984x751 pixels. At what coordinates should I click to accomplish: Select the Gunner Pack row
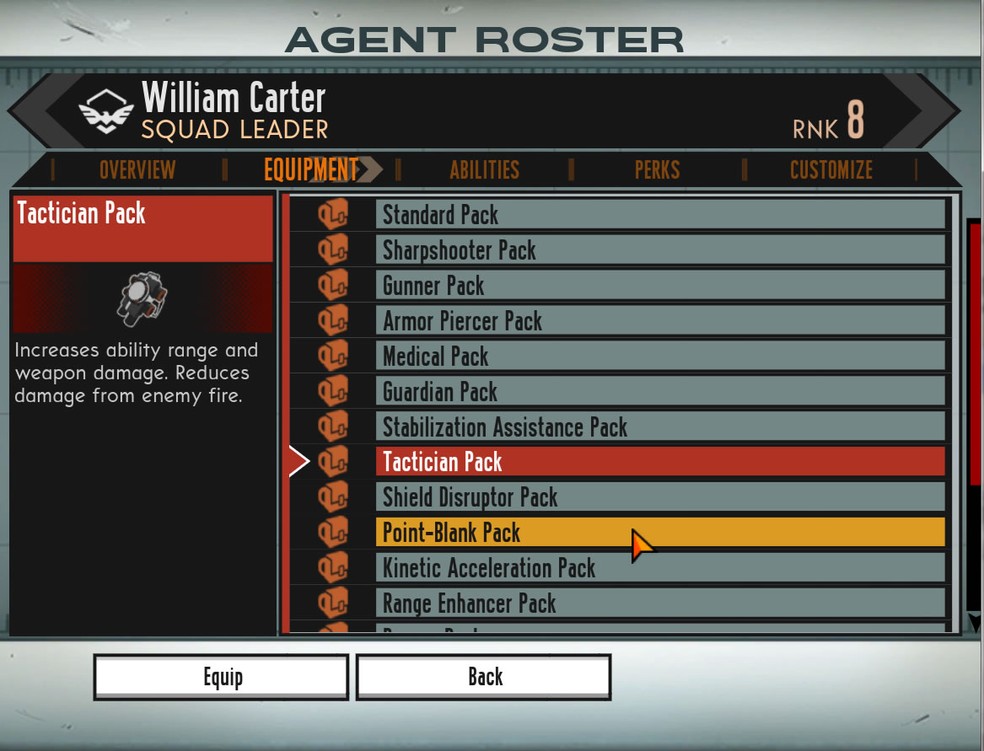[660, 286]
